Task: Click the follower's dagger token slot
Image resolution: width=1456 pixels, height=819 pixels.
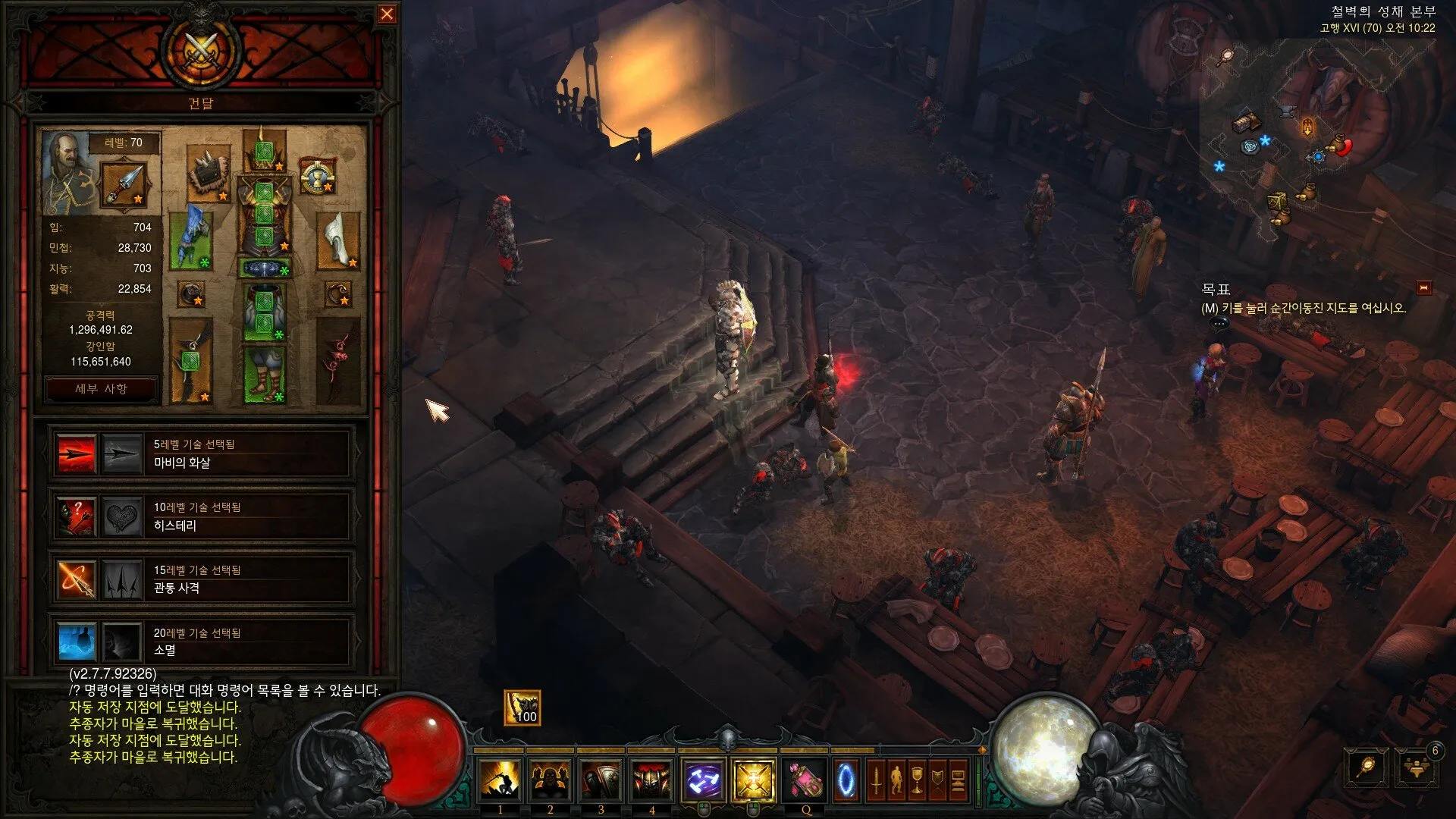Action: click(124, 184)
